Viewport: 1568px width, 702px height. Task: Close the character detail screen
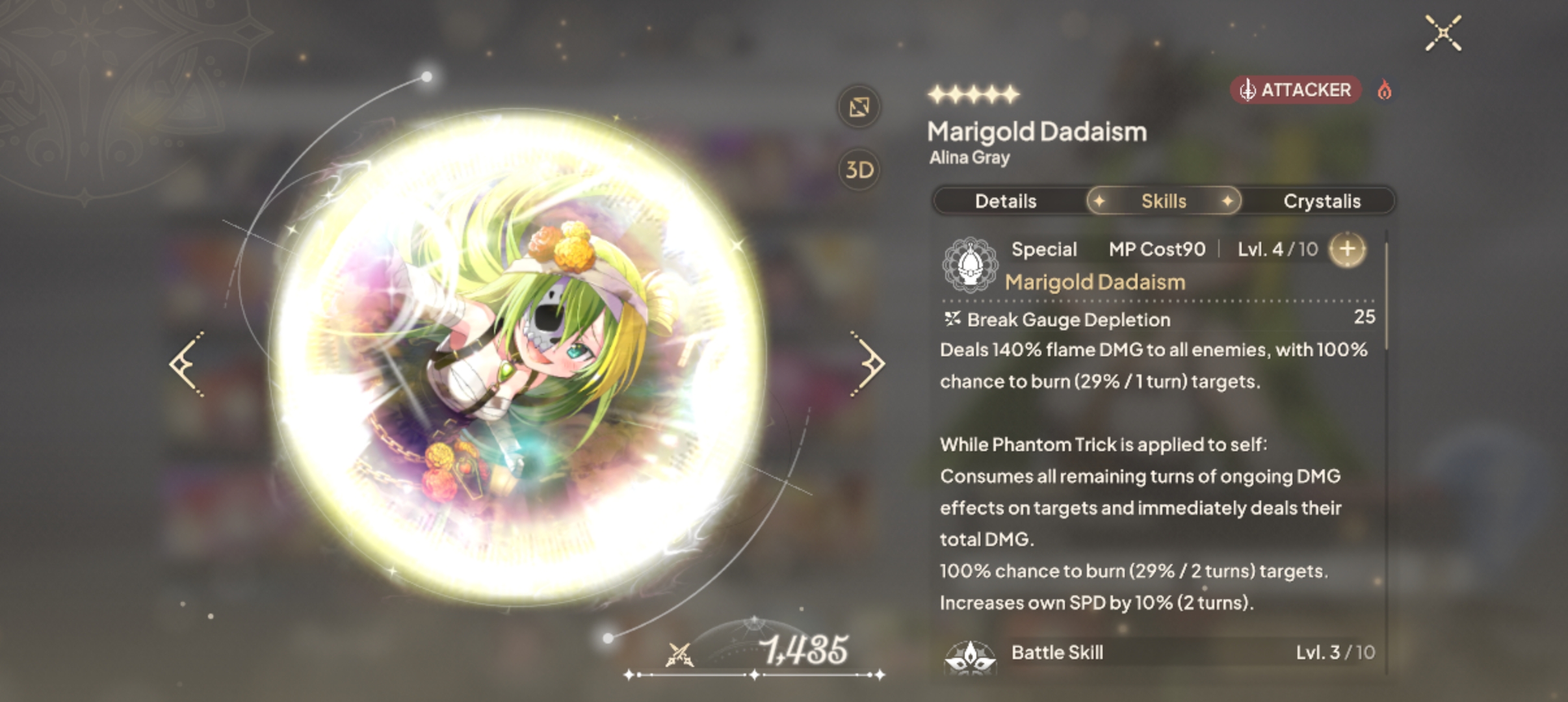1443,33
